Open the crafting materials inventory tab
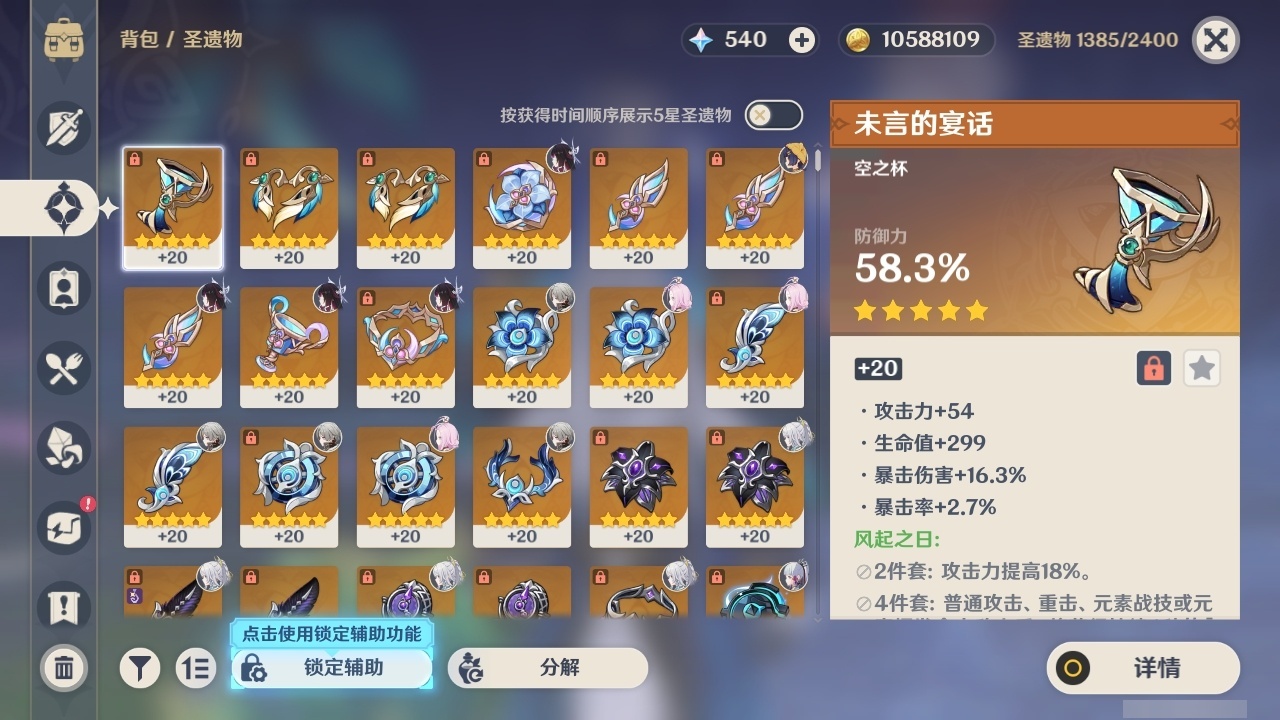The height and width of the screenshot is (720, 1280). 62,448
